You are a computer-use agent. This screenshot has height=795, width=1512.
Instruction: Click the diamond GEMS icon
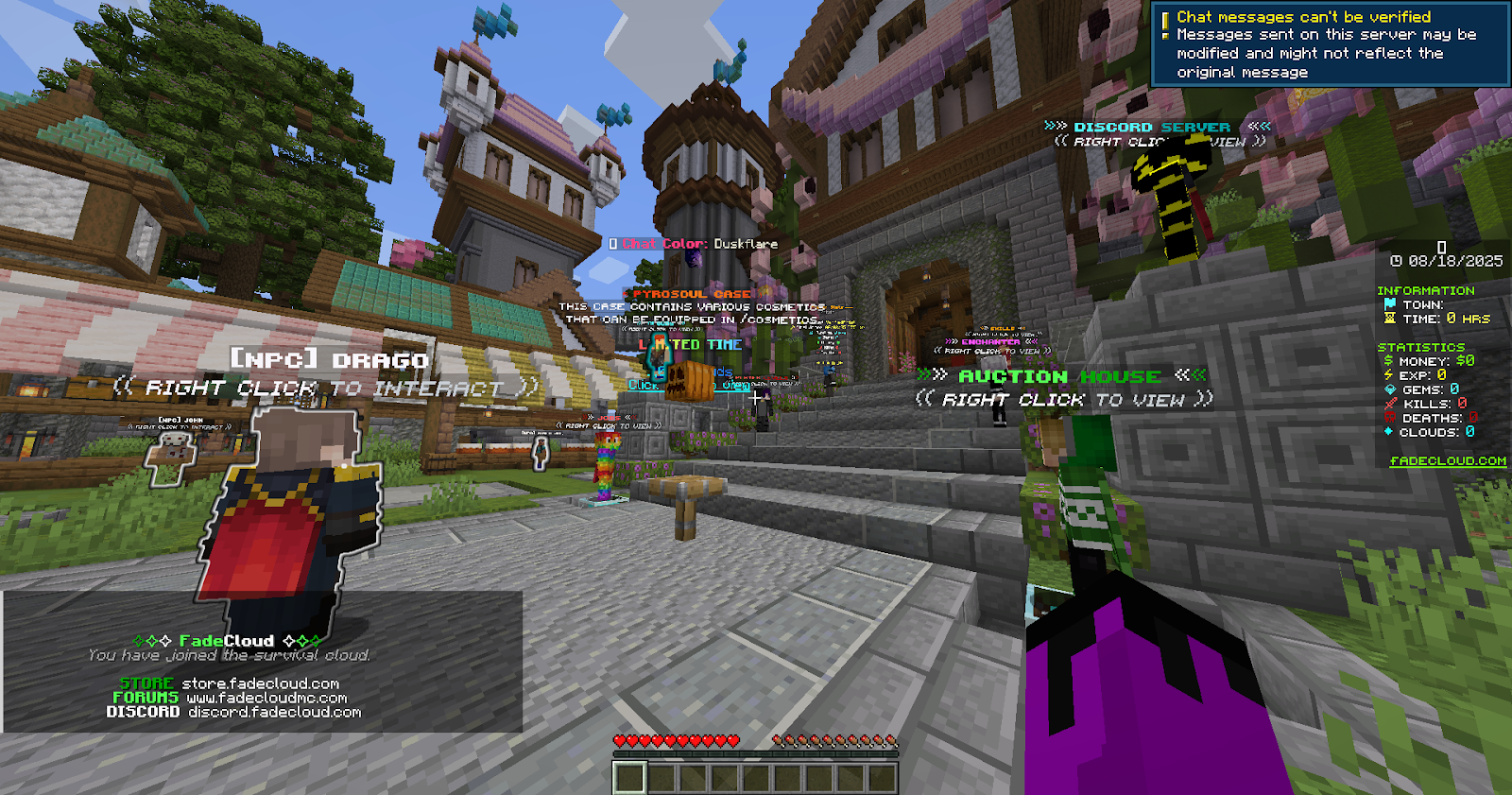click(x=1390, y=389)
